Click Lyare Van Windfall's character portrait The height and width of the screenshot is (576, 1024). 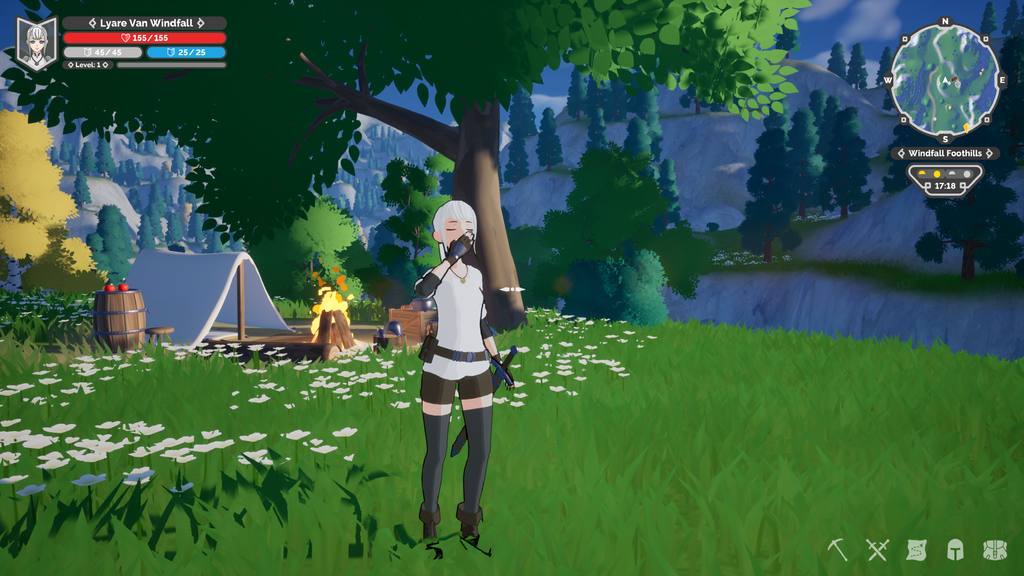(37, 44)
